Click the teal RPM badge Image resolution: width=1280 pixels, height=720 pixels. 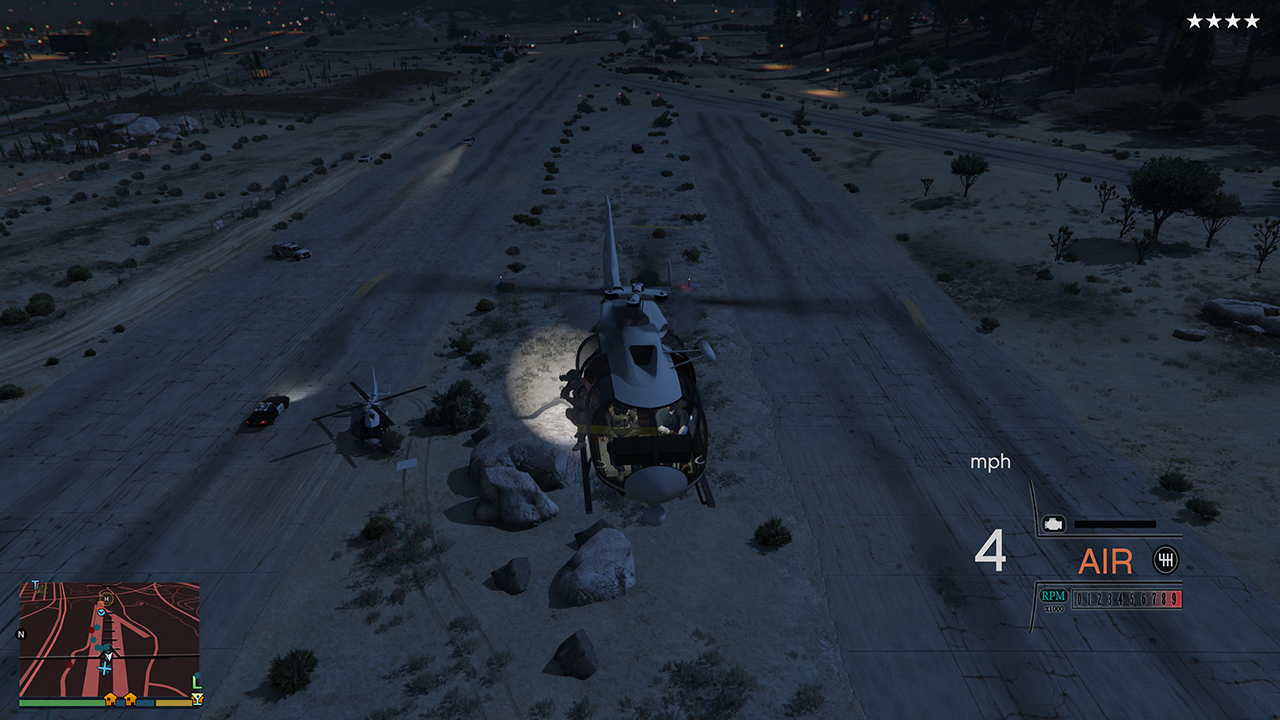[x=1054, y=596]
